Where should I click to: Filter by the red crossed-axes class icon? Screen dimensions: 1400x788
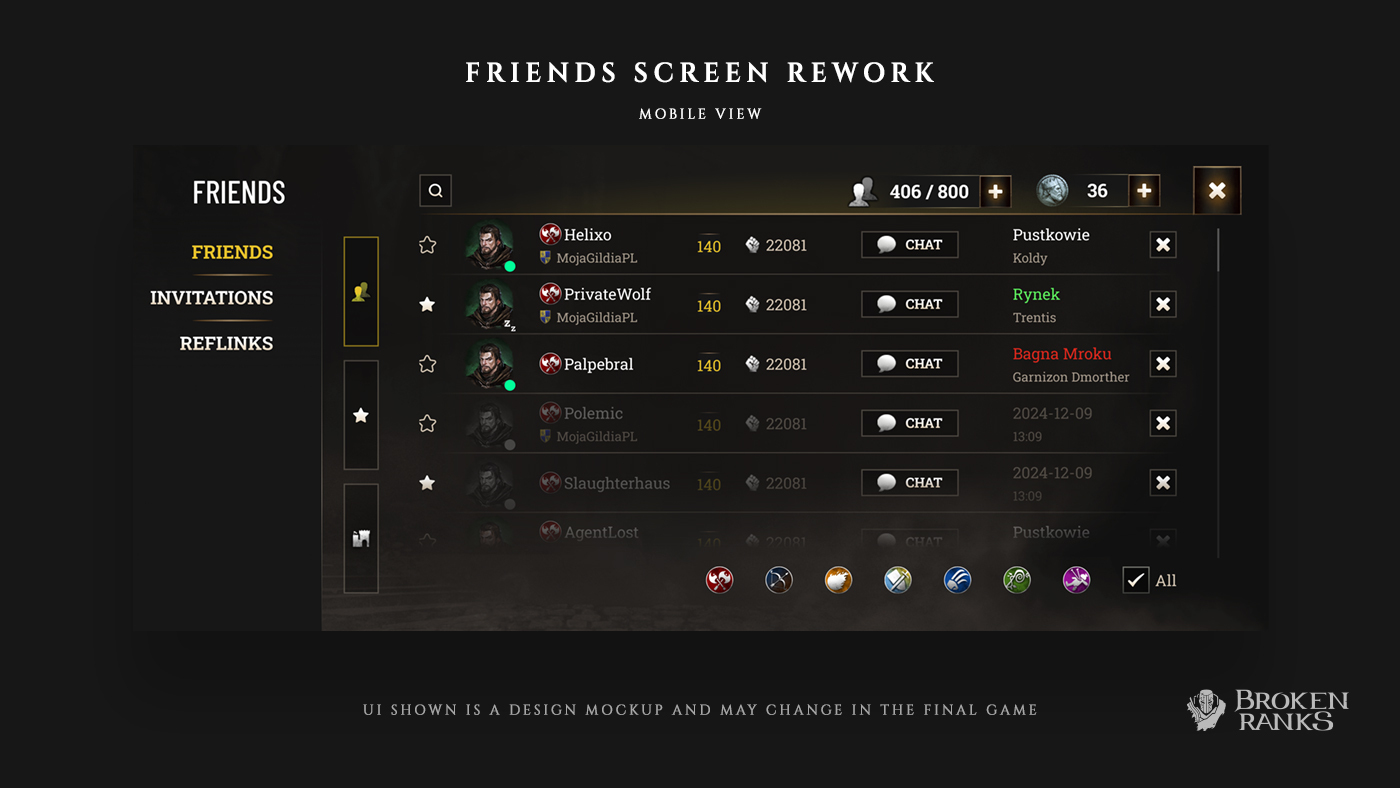[719, 580]
